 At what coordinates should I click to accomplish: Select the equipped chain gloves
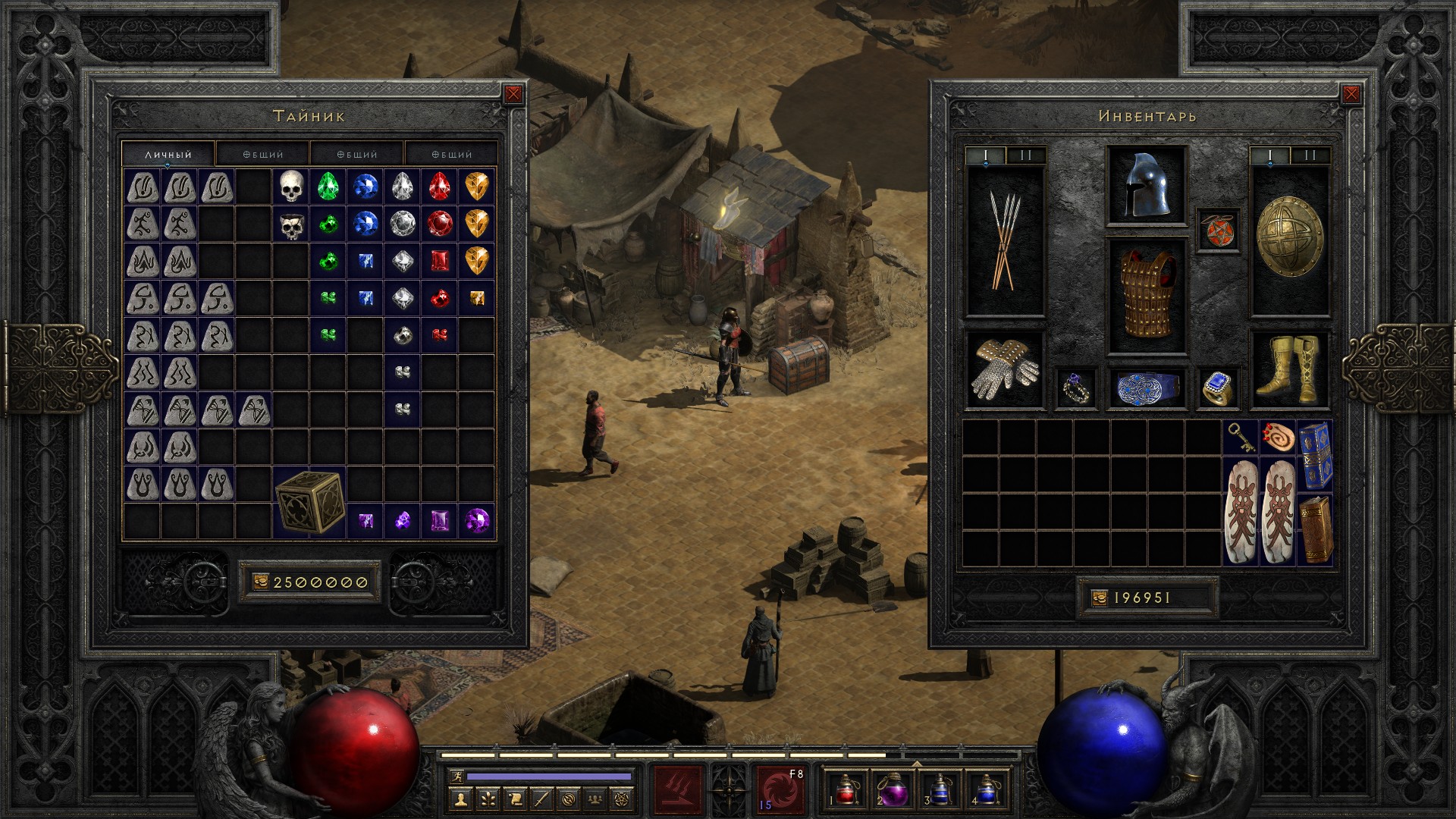coord(1005,371)
